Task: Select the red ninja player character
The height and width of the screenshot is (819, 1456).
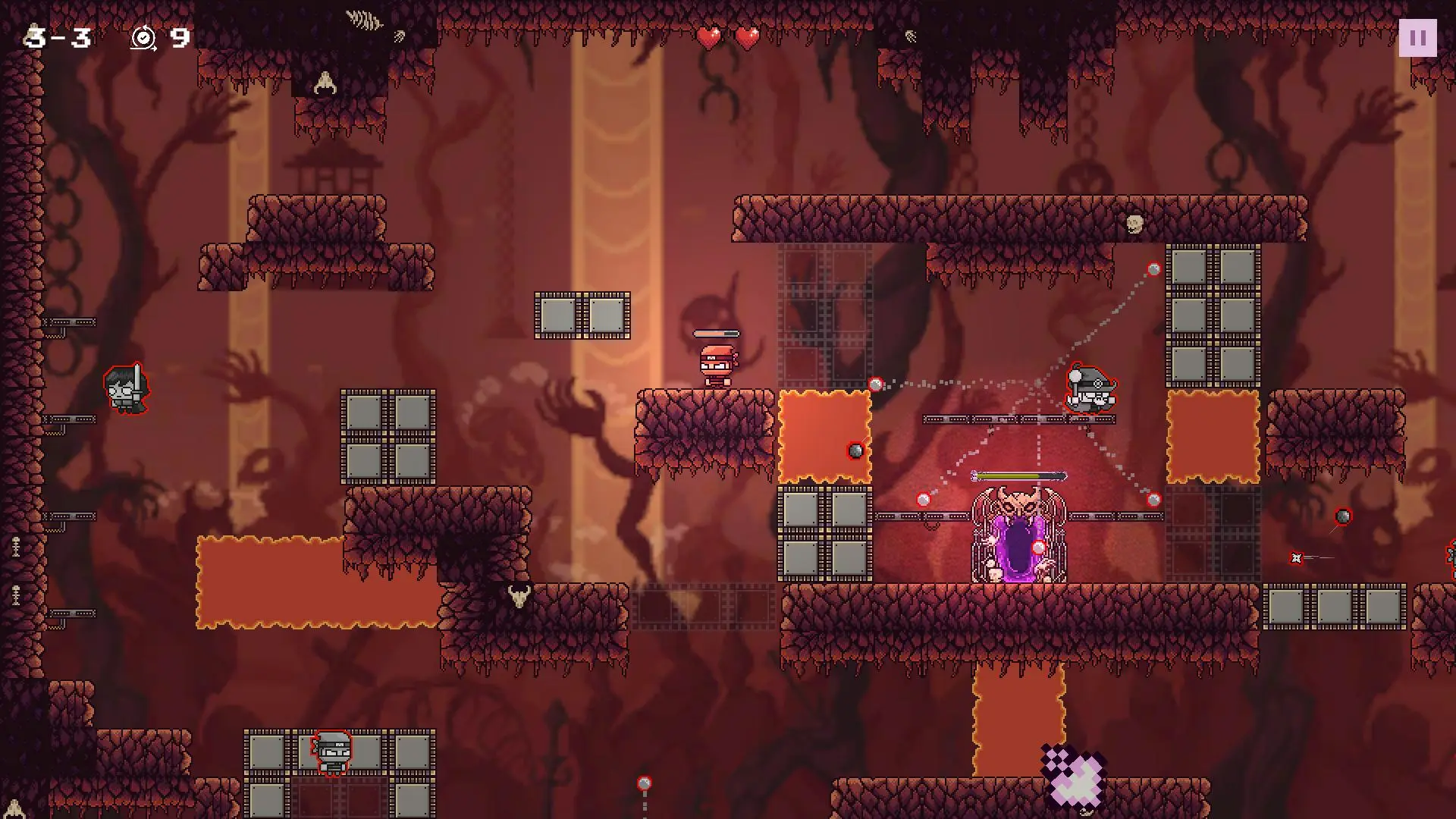Action: click(716, 364)
